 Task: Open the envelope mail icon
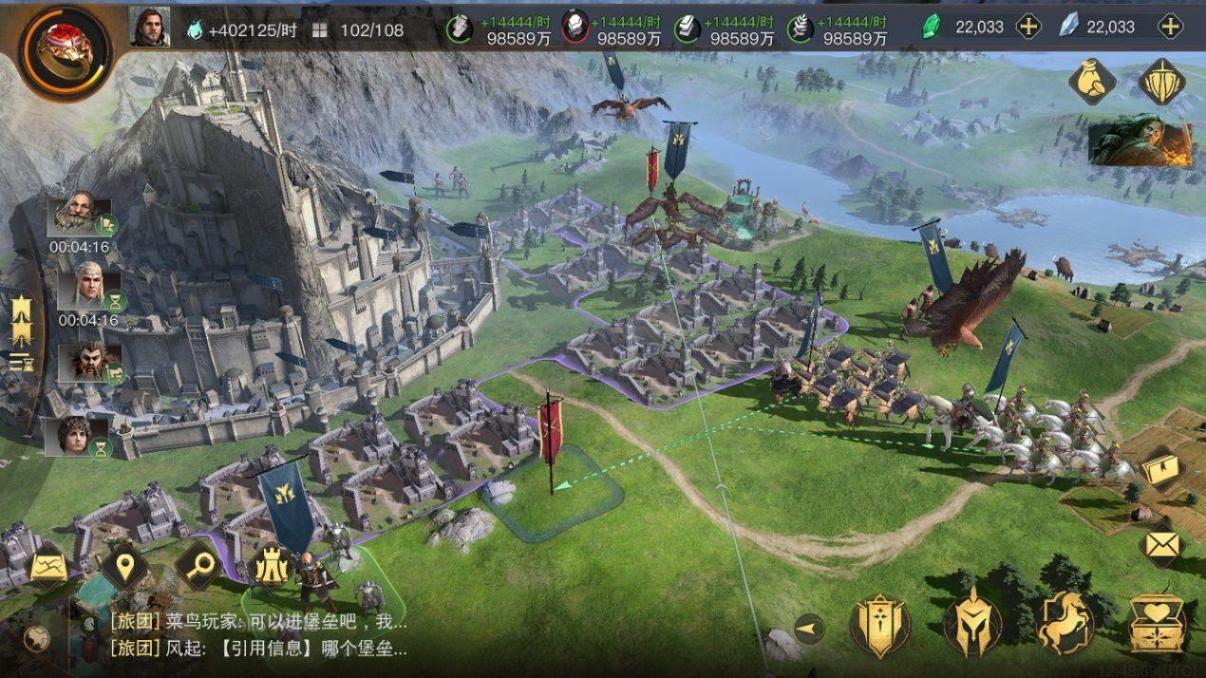coord(1161,545)
